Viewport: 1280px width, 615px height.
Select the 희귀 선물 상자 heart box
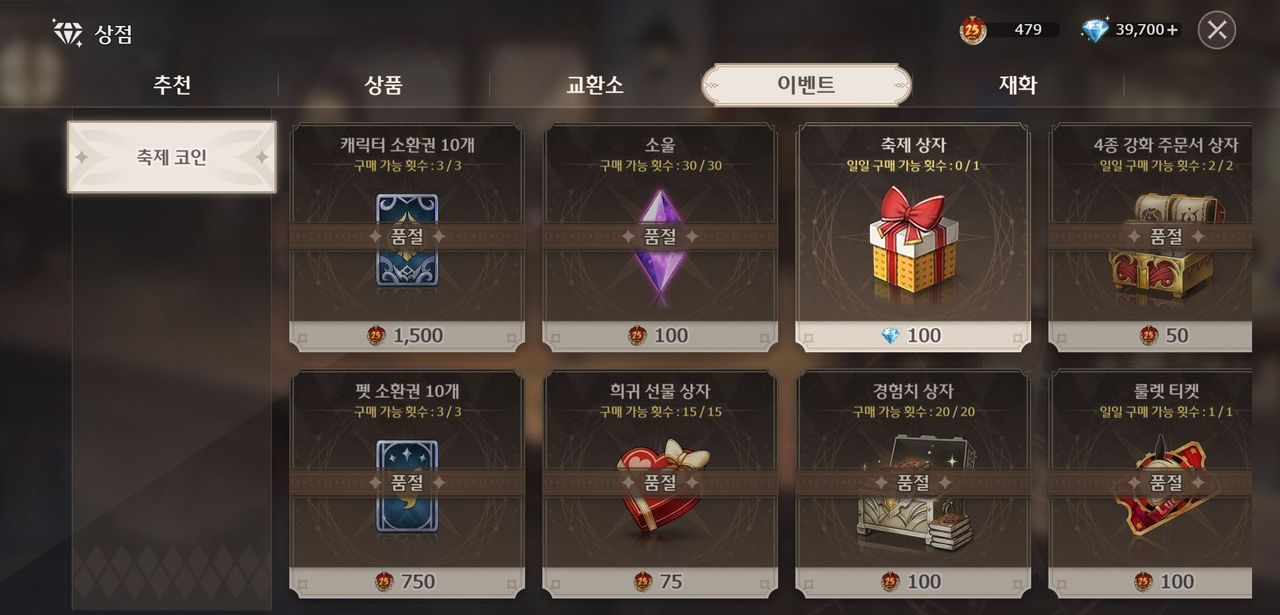point(660,485)
